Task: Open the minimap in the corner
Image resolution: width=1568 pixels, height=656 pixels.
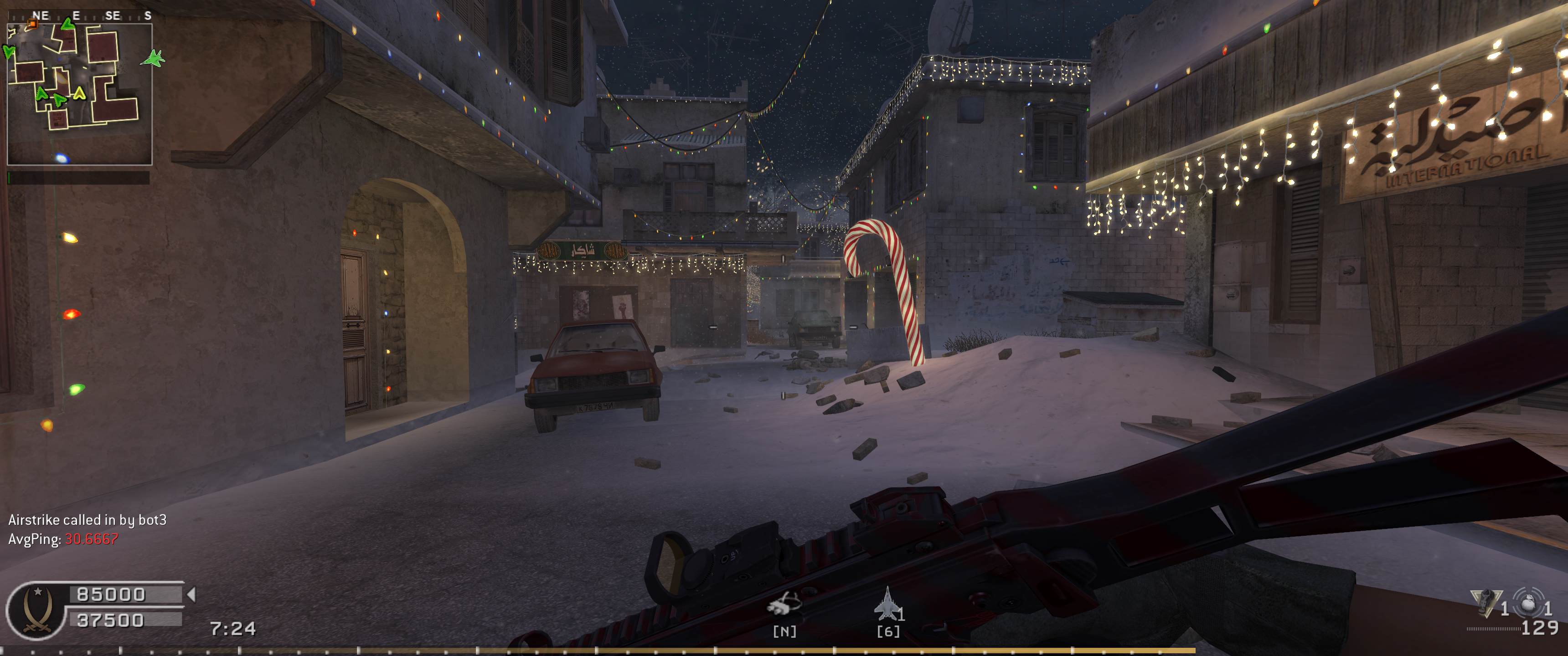Action: [x=79, y=94]
